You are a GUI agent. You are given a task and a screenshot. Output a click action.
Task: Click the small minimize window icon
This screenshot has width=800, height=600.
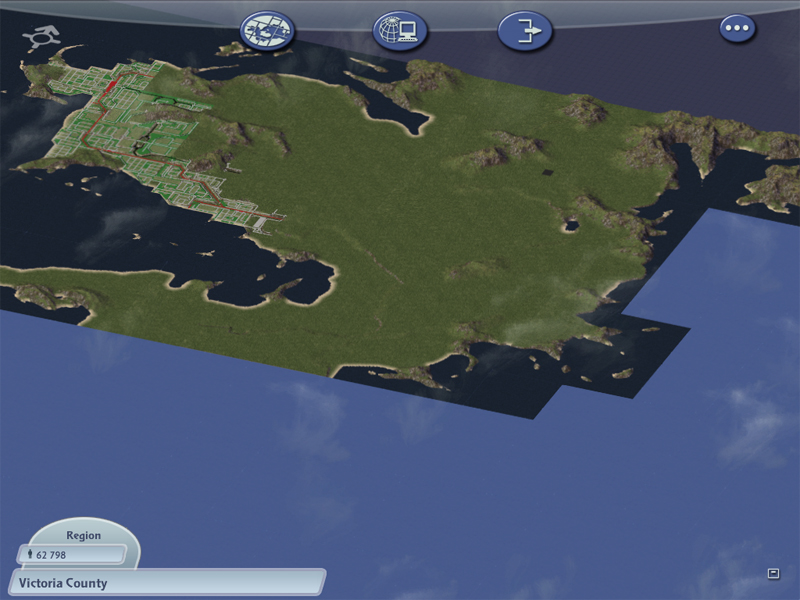click(x=773, y=573)
